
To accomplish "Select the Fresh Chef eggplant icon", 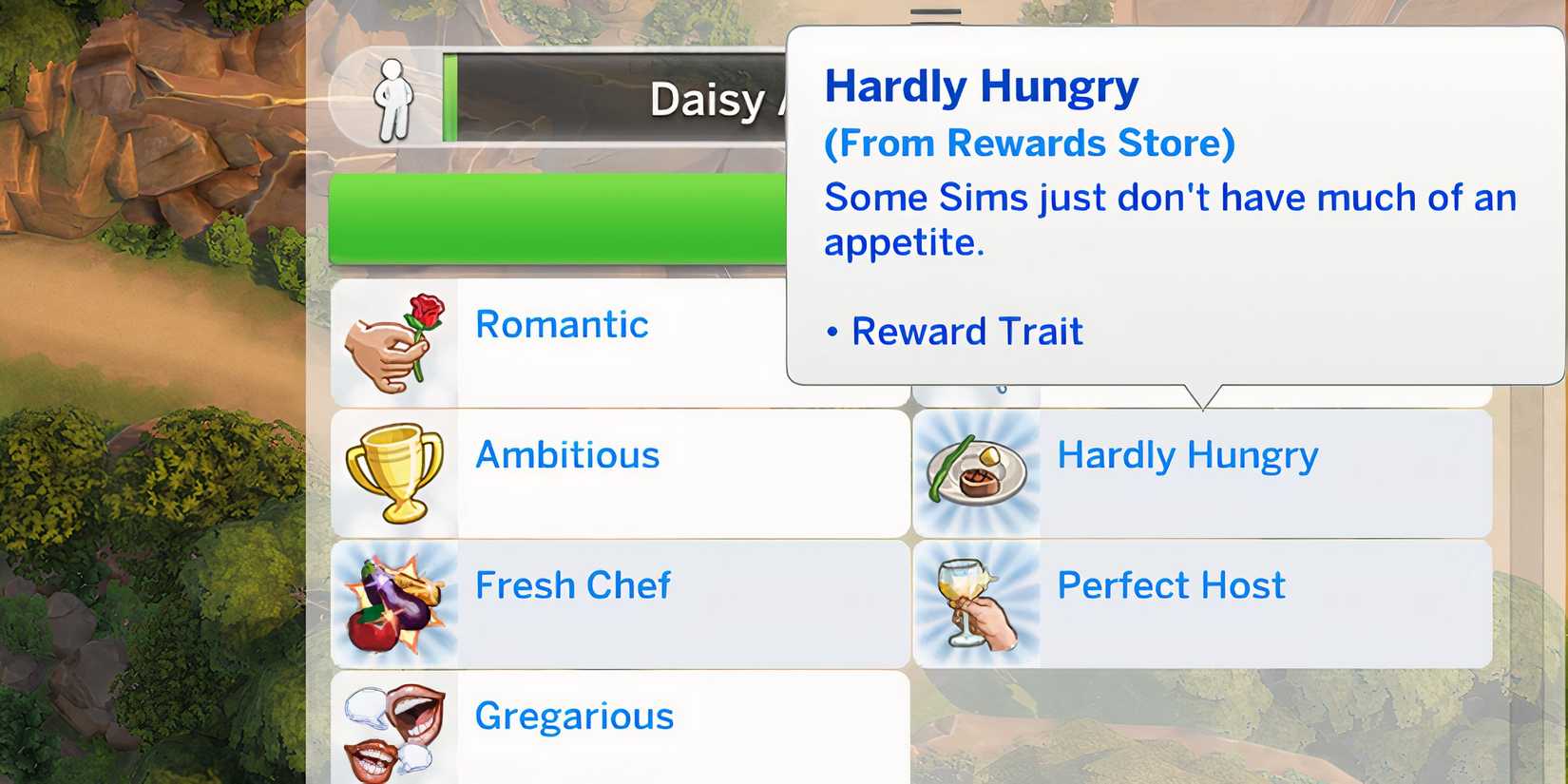I will pos(396,602).
